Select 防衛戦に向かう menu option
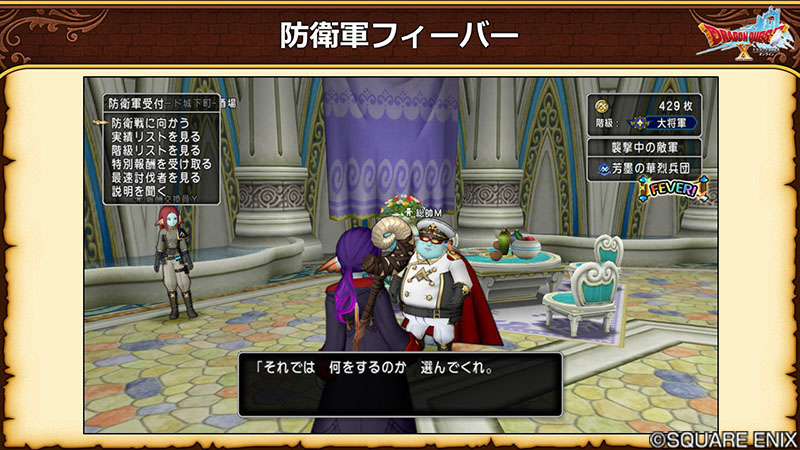800x450 pixels. click(x=148, y=122)
